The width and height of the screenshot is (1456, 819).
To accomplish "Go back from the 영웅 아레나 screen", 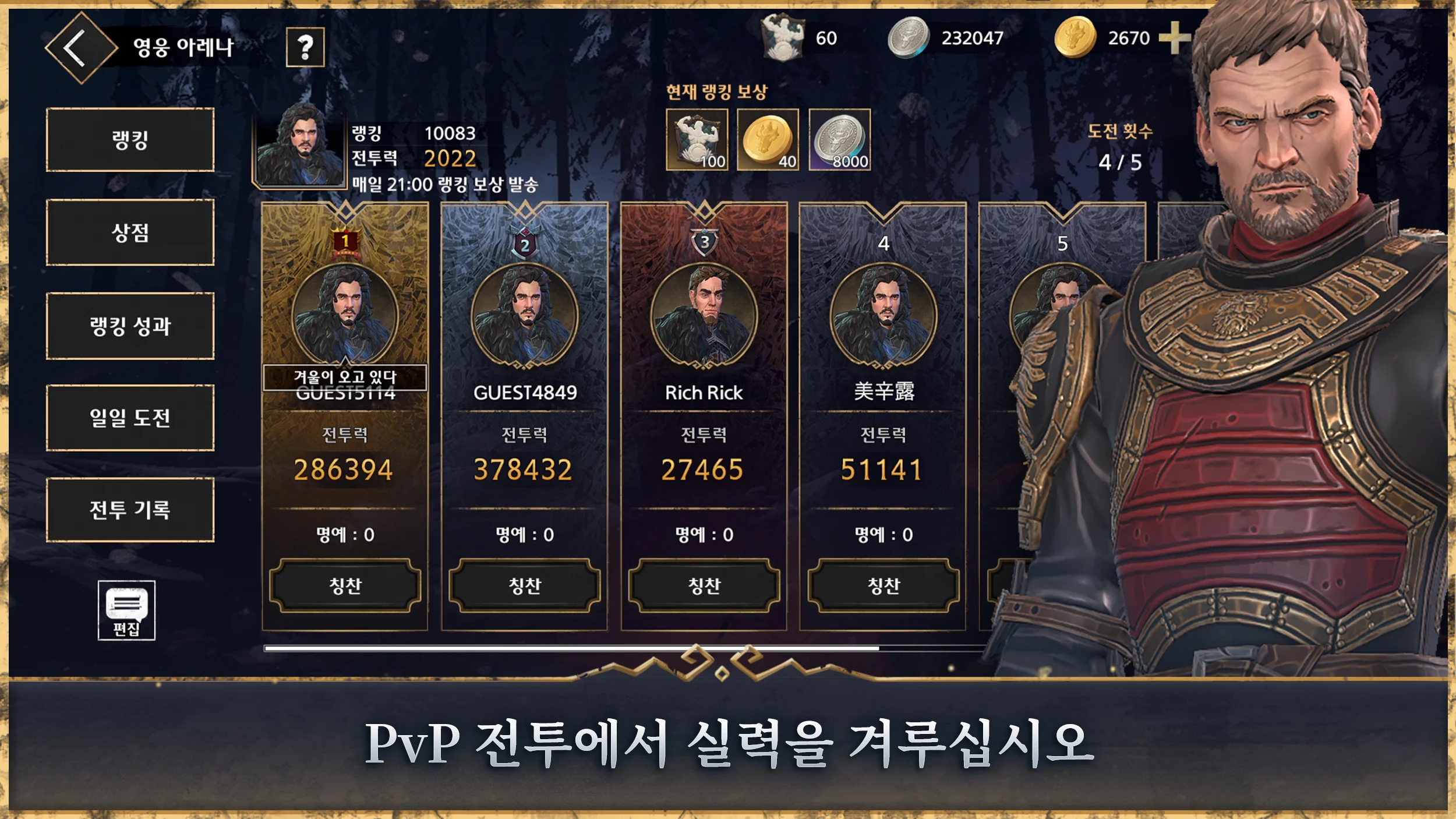I will click(x=80, y=48).
